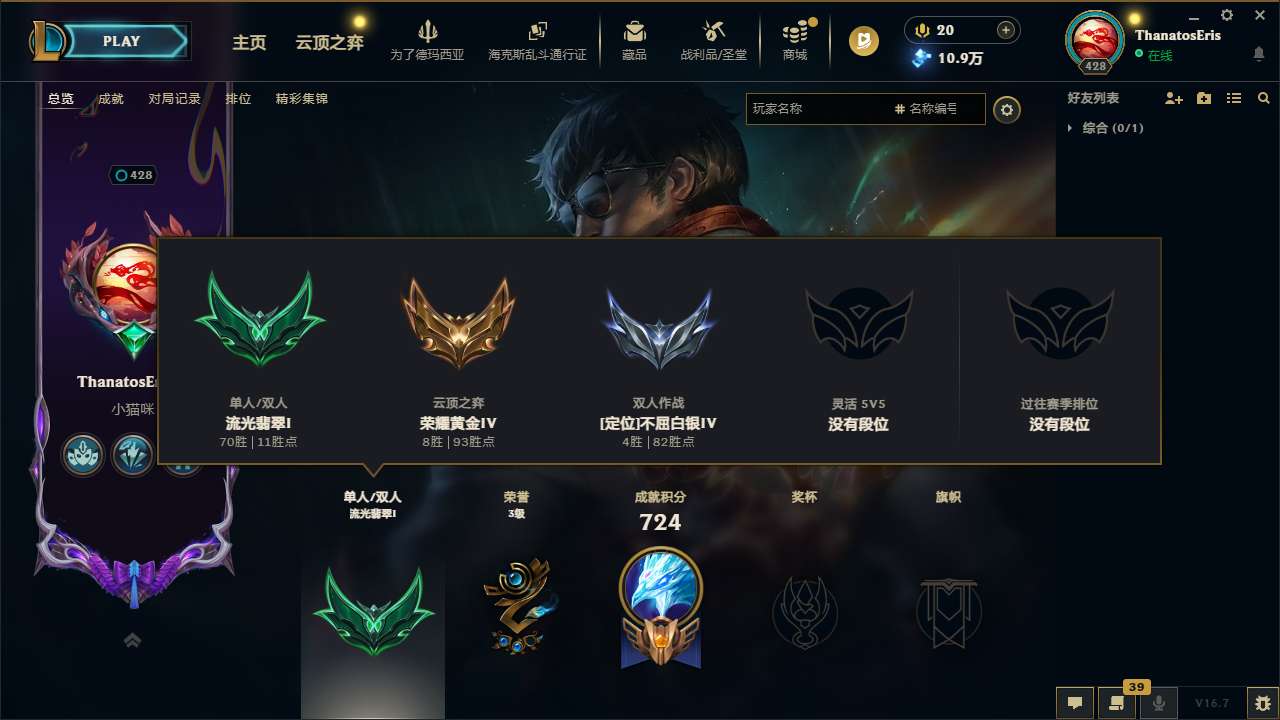
Task: Open 战利品/圣堂 loot page
Action: click(713, 41)
